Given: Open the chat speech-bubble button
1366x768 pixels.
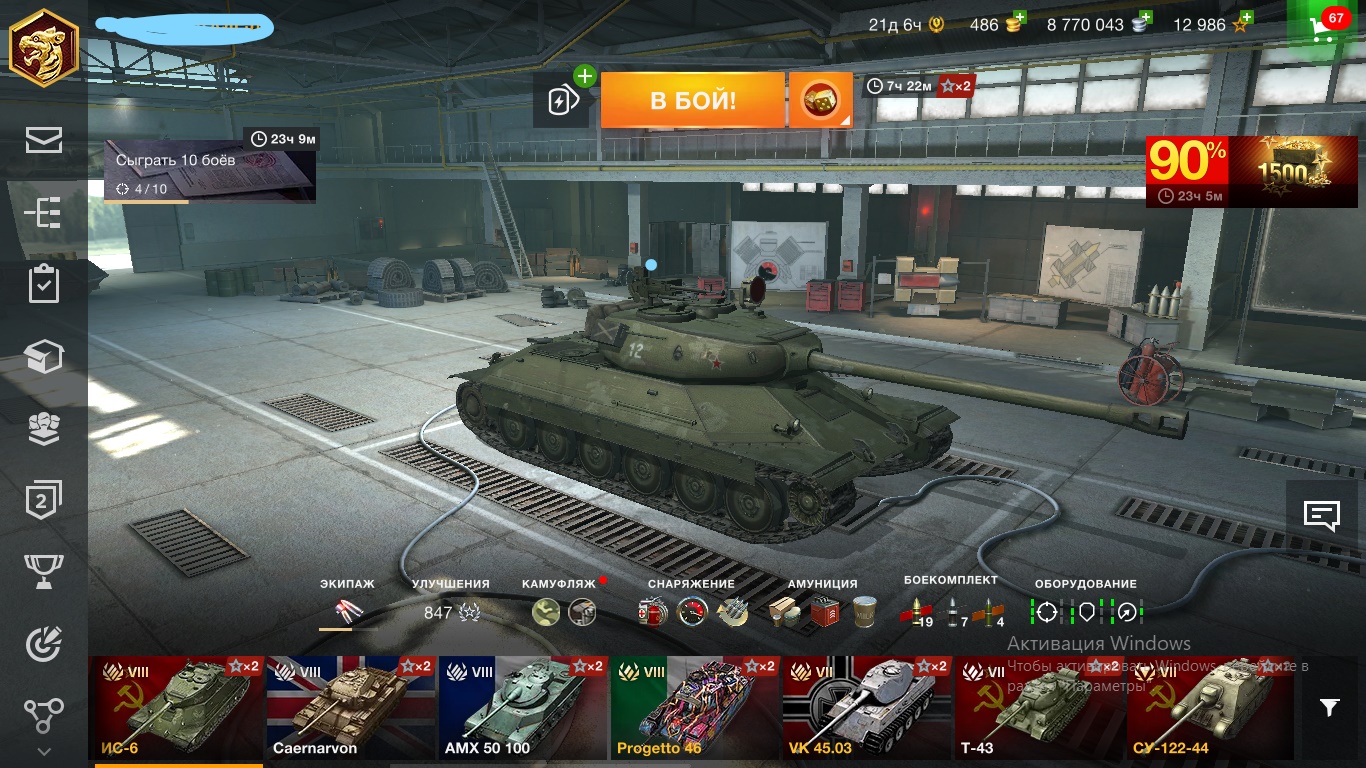Looking at the screenshot, I should [1322, 516].
